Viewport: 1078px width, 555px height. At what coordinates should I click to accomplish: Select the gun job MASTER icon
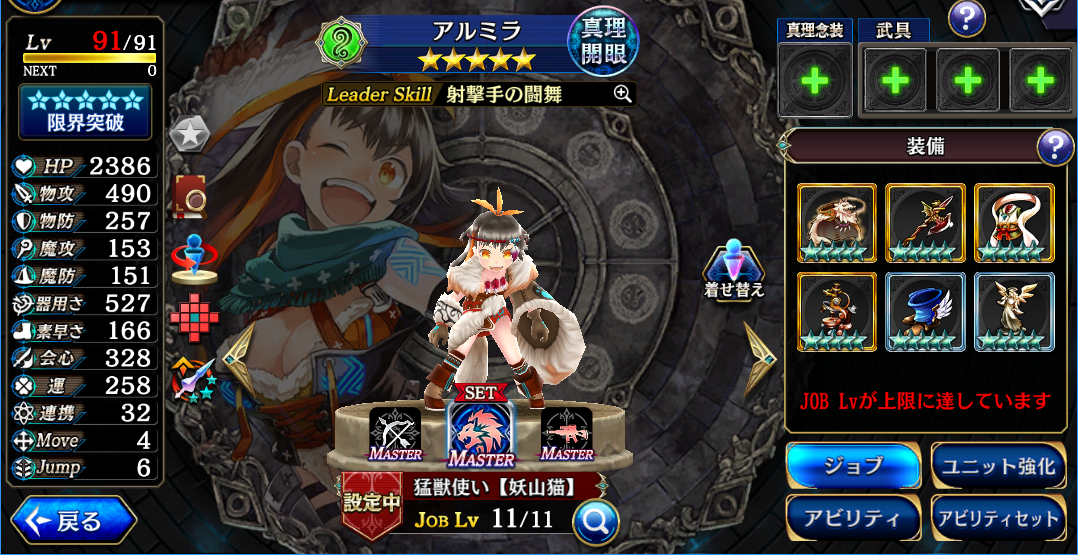(x=566, y=432)
